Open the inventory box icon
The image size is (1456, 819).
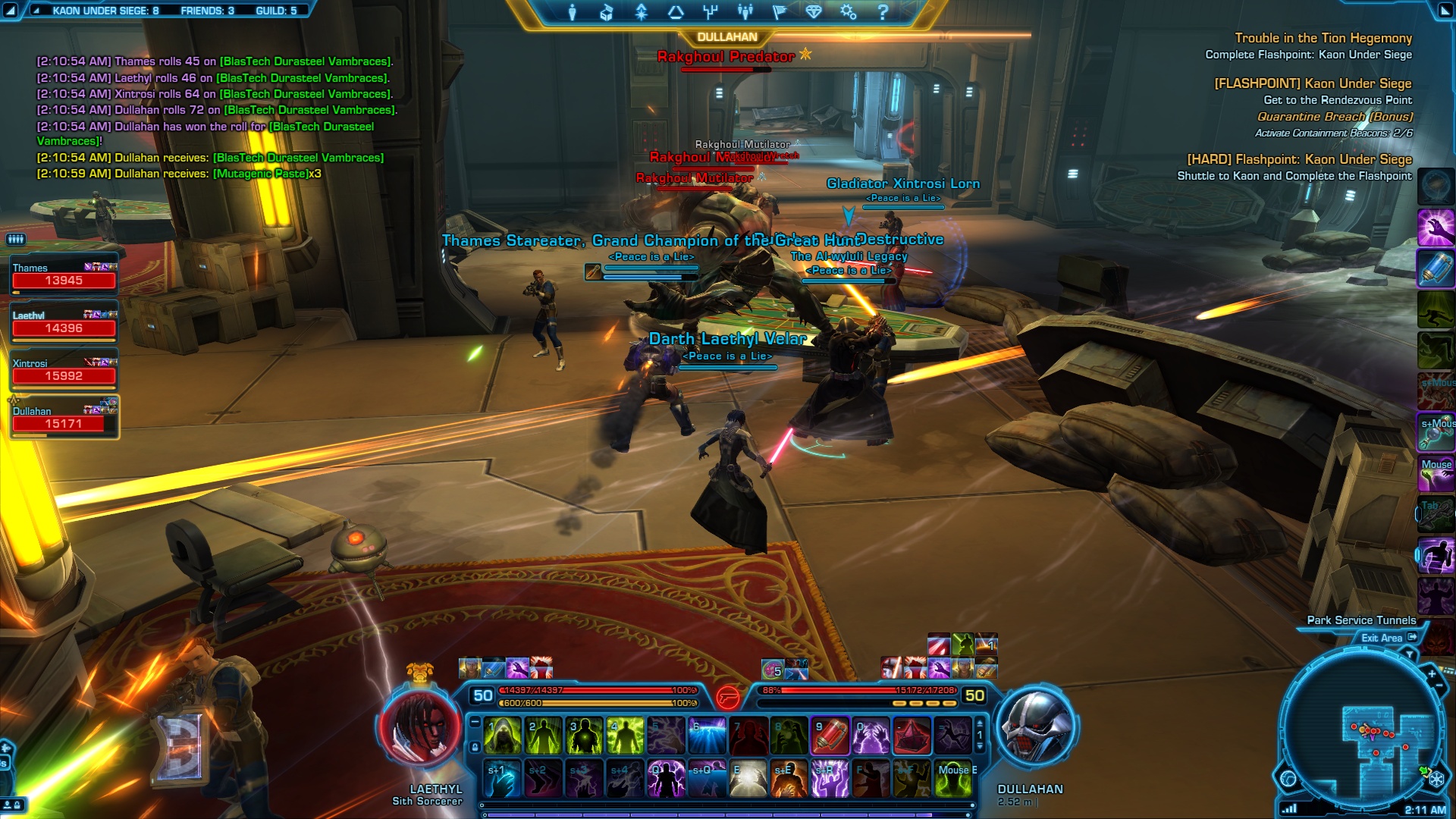tap(606, 12)
